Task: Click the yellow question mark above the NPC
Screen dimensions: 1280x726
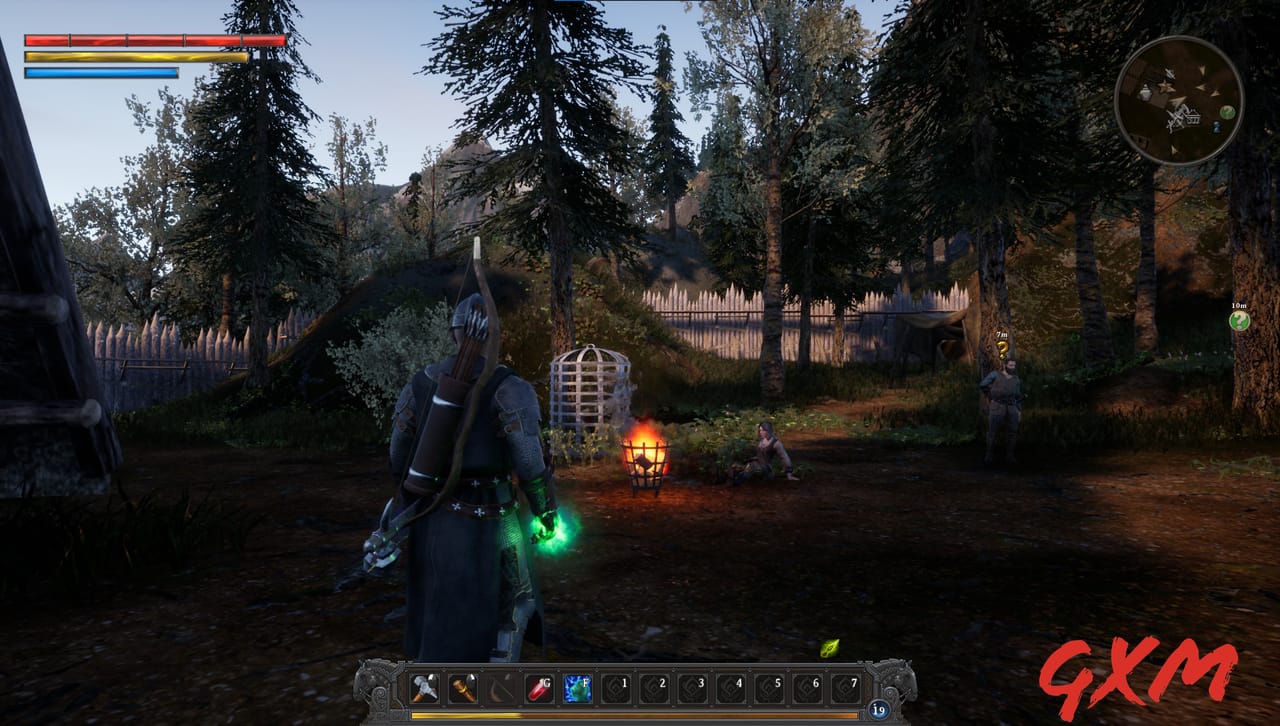Action: (1004, 350)
